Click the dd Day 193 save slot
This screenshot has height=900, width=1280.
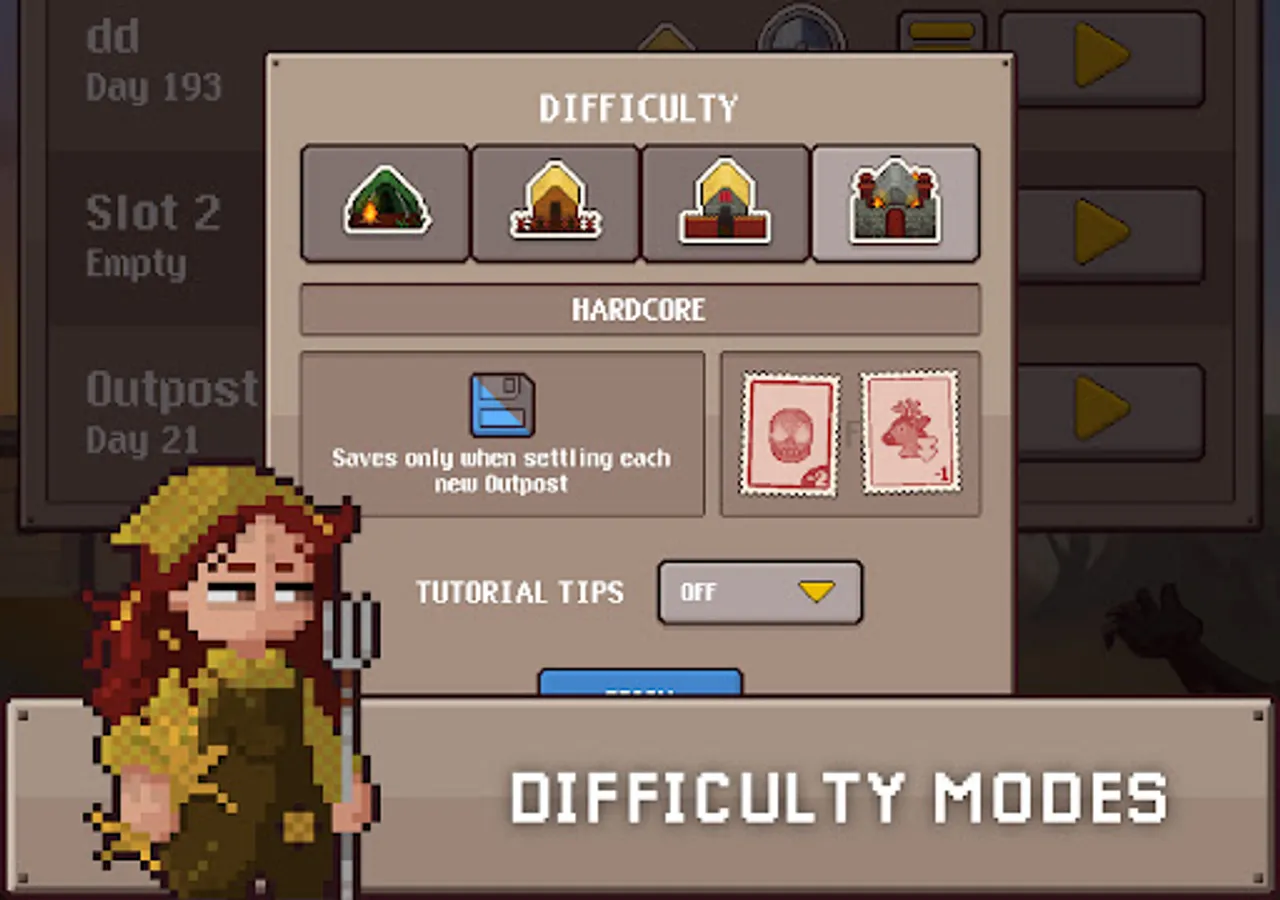click(x=152, y=58)
